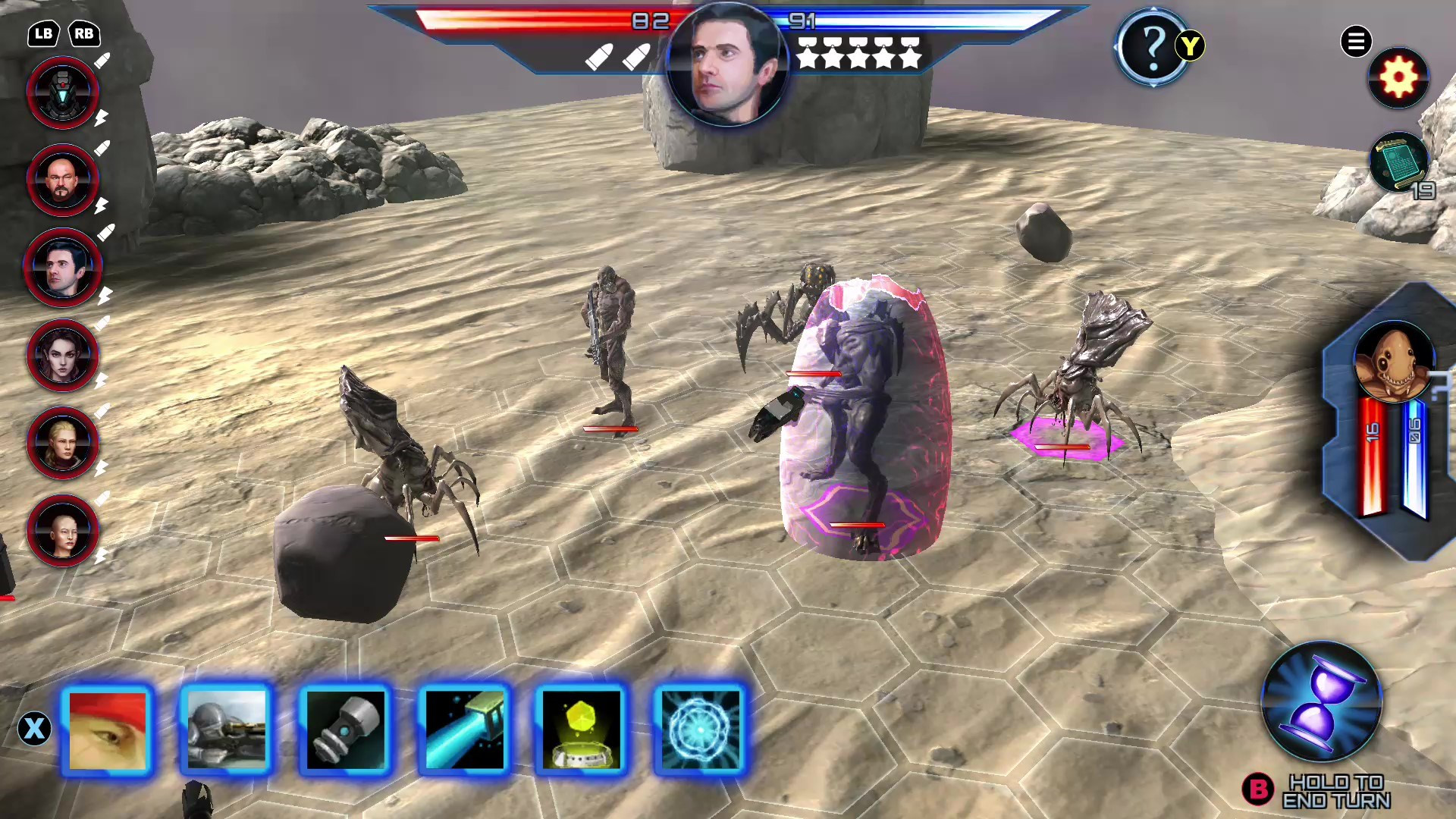This screenshot has height=819, width=1456.
Task: Open the green journal book icon
Action: click(x=1398, y=161)
